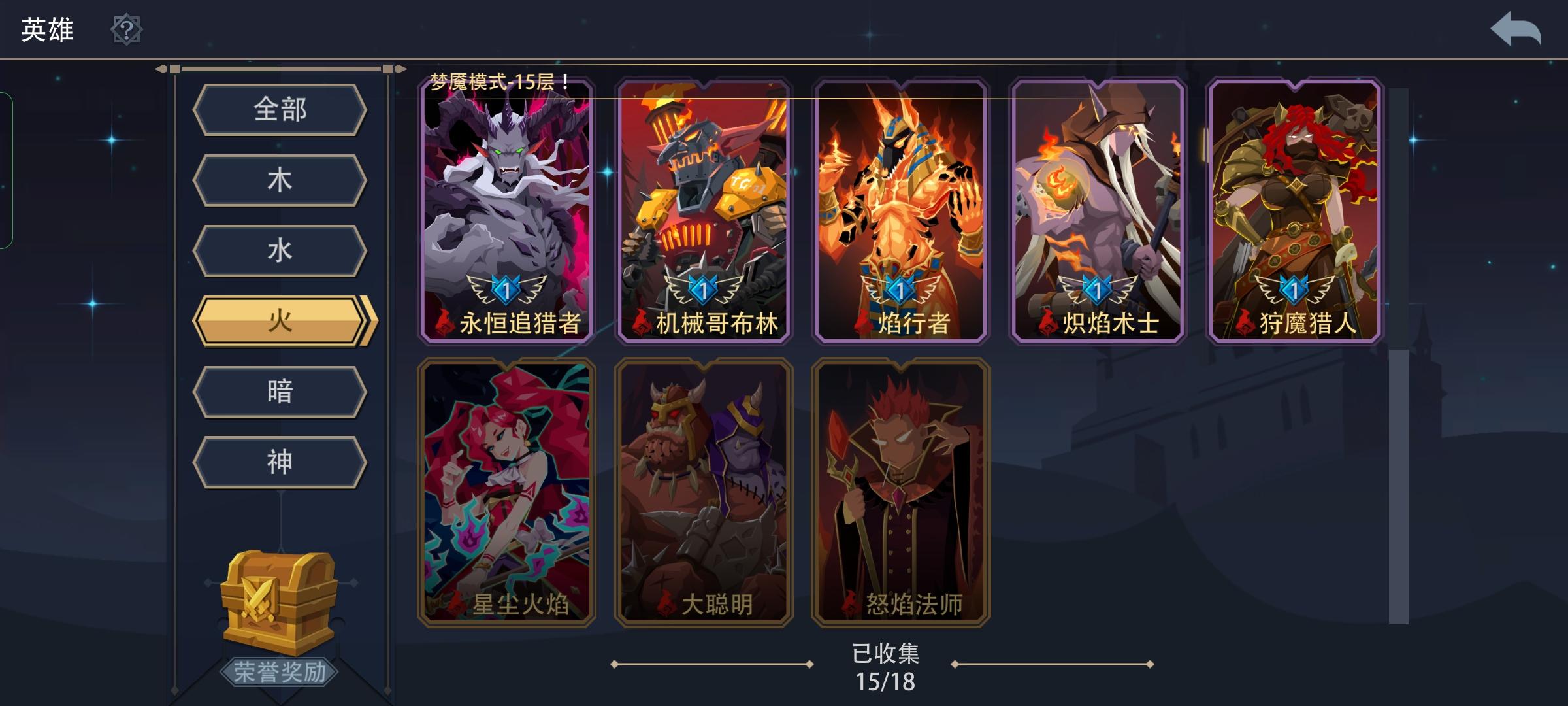
Task: Select the 神 element filter
Action: 280,462
